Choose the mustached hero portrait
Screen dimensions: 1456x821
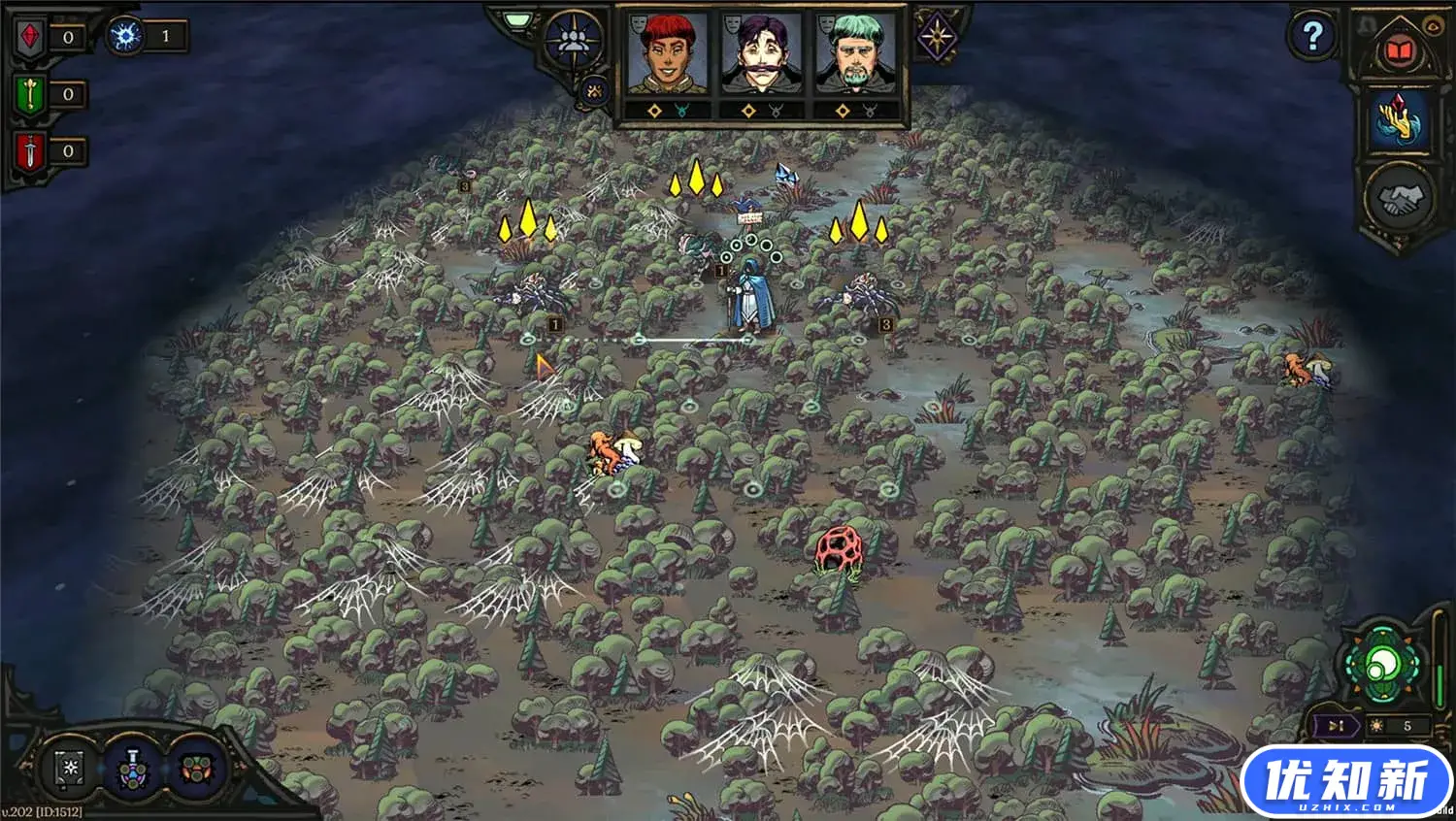pyautogui.click(x=761, y=53)
